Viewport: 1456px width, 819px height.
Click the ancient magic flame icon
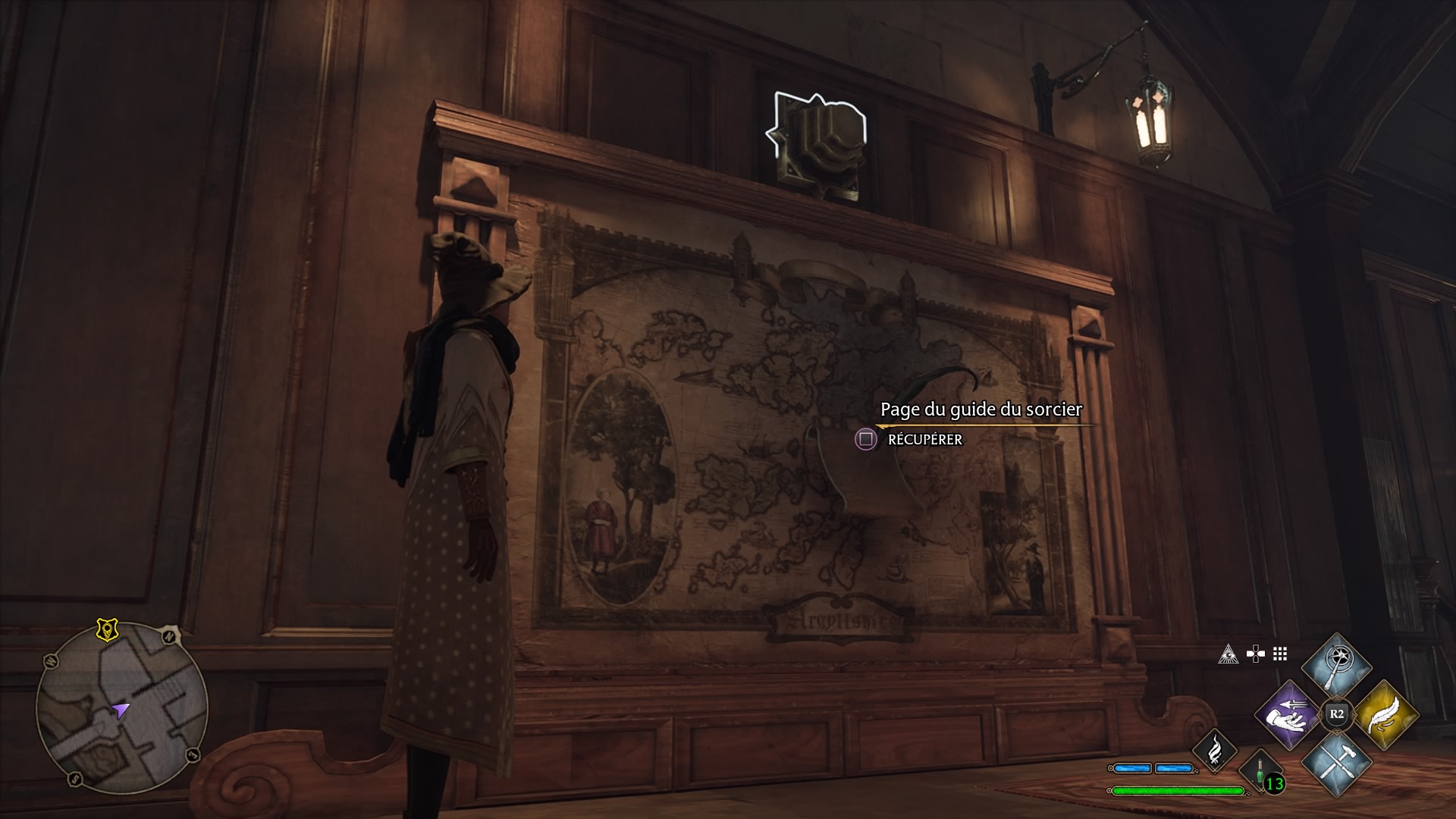(x=1214, y=750)
